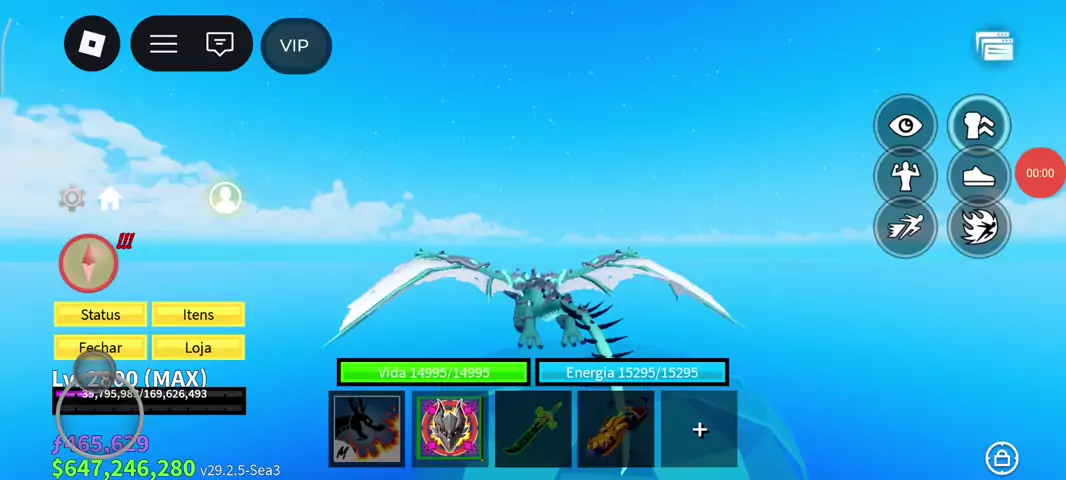
Task: Use the dash sprint ability
Action: tap(905, 227)
